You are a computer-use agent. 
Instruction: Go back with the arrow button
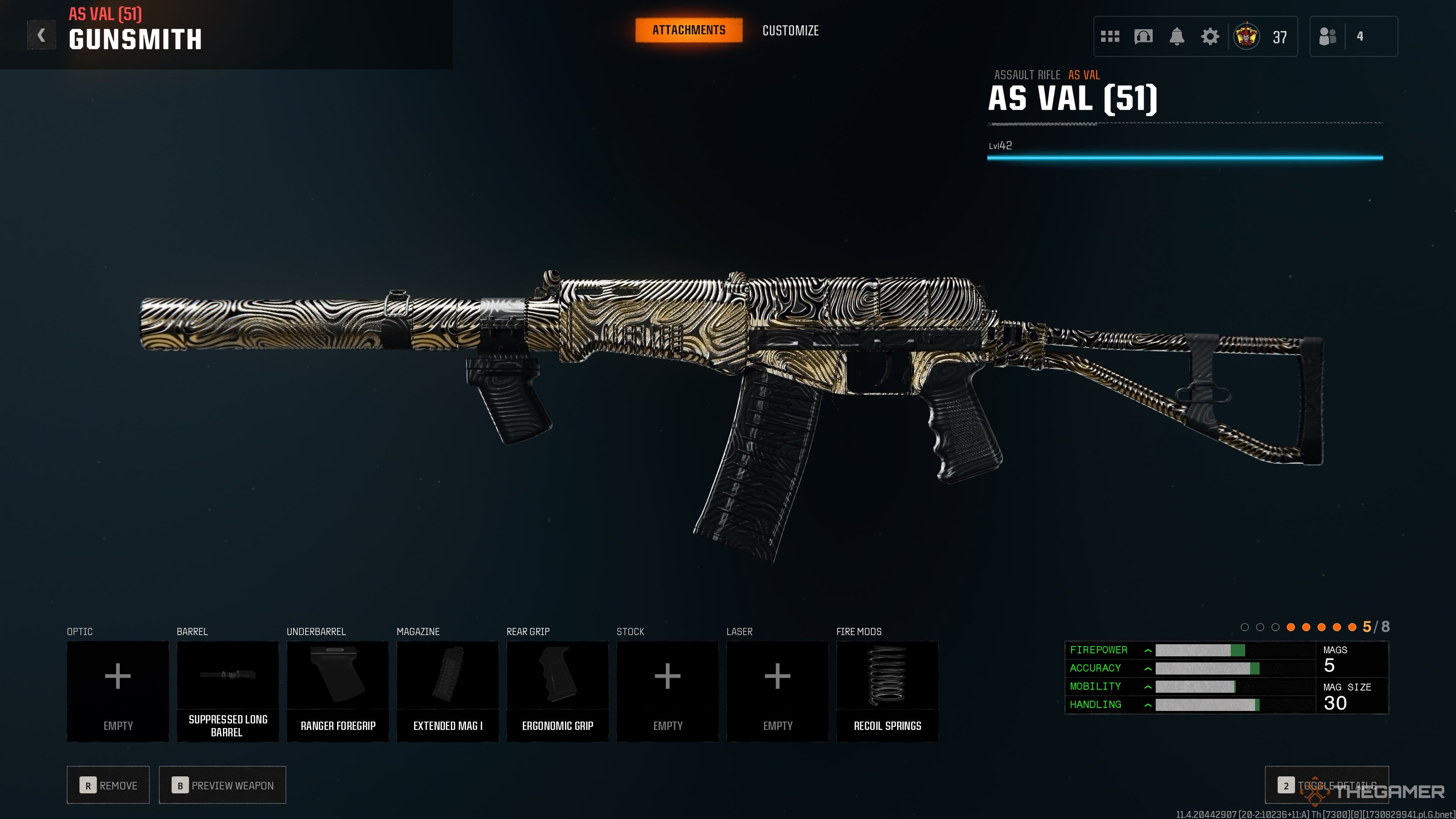point(41,36)
